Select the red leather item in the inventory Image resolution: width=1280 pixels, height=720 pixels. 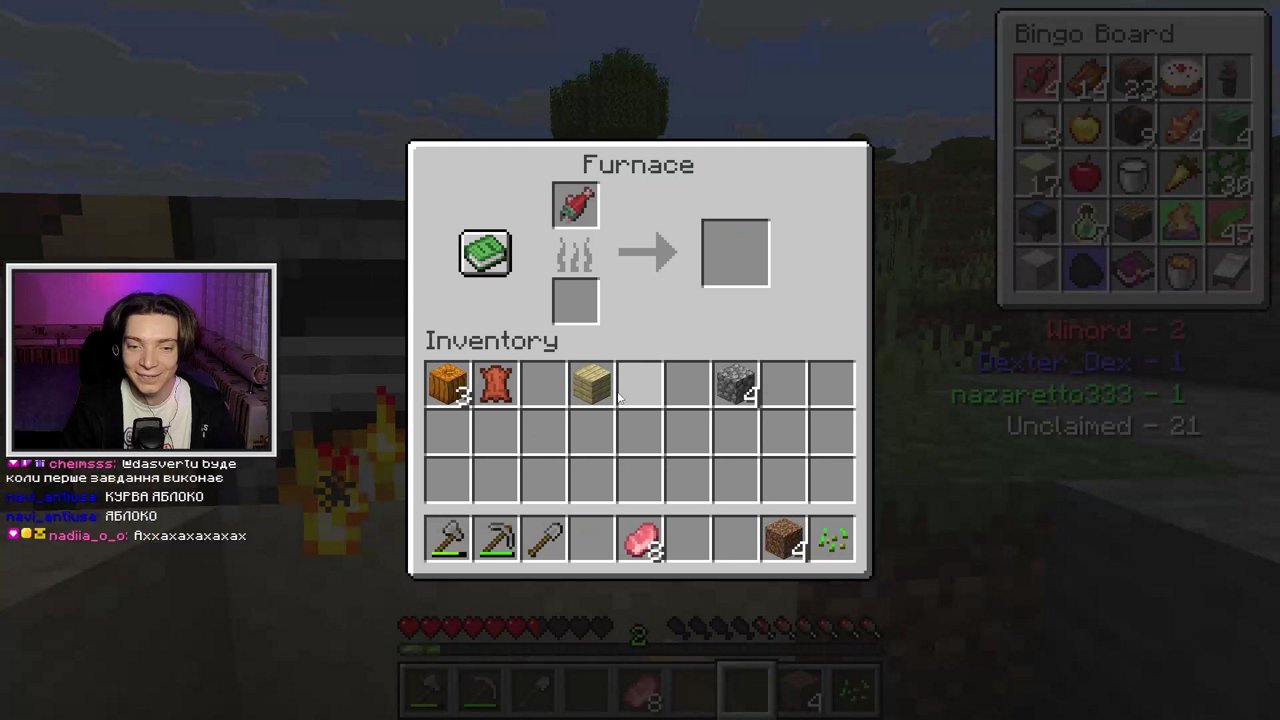coord(495,383)
